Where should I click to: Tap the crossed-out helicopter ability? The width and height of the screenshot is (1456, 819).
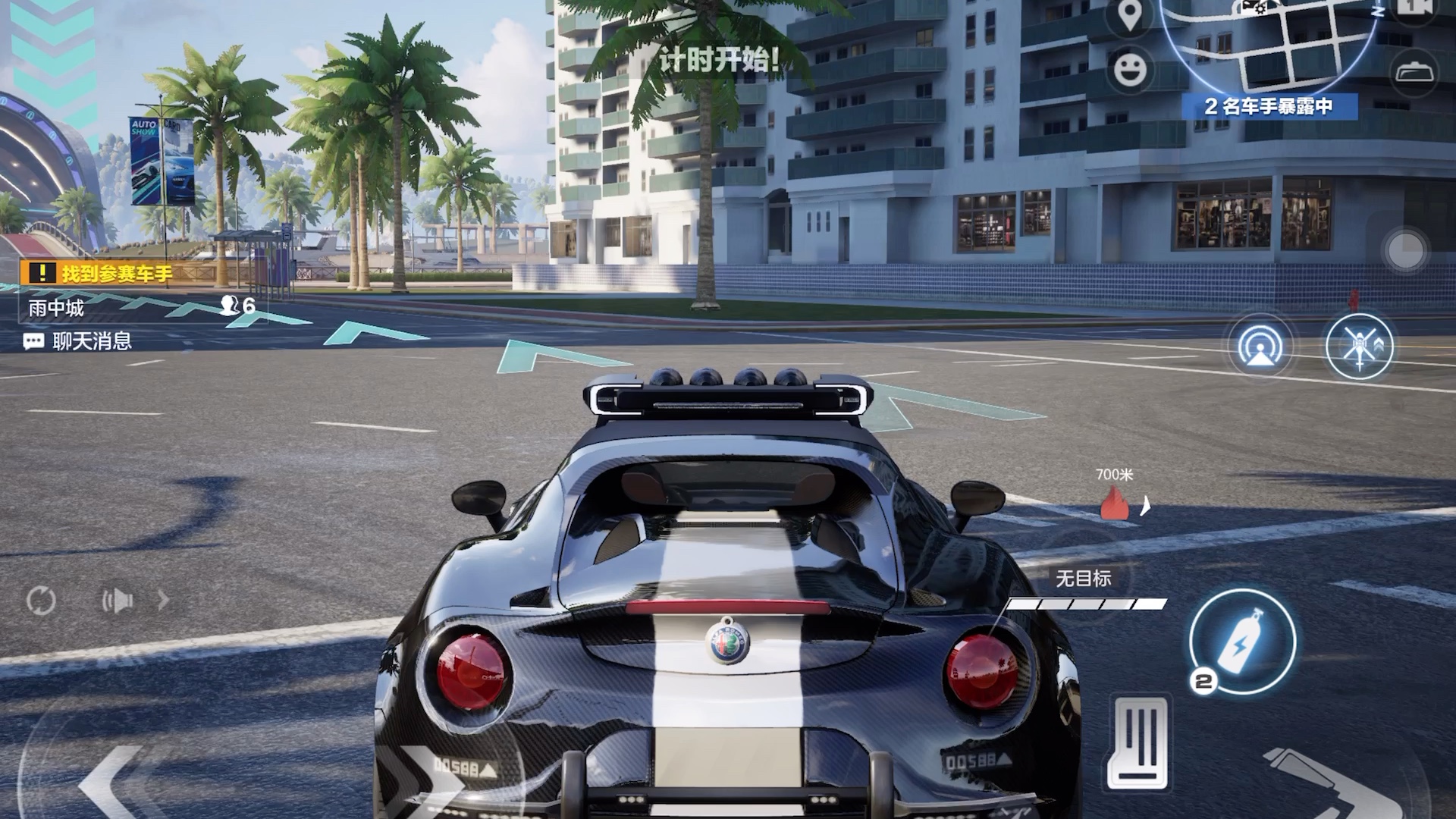(x=1359, y=347)
